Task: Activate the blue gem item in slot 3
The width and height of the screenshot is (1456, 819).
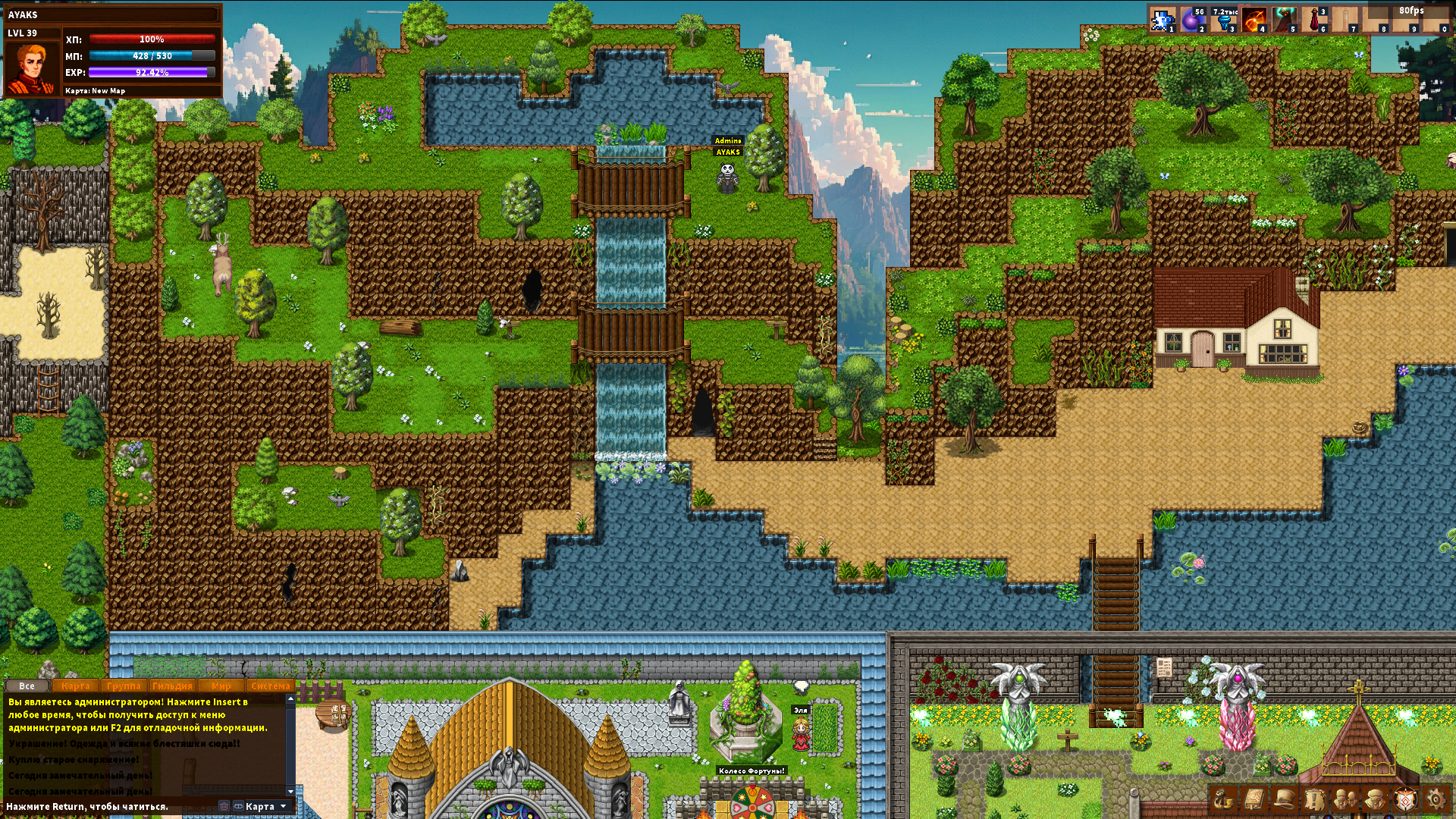Action: pyautogui.click(x=1222, y=20)
